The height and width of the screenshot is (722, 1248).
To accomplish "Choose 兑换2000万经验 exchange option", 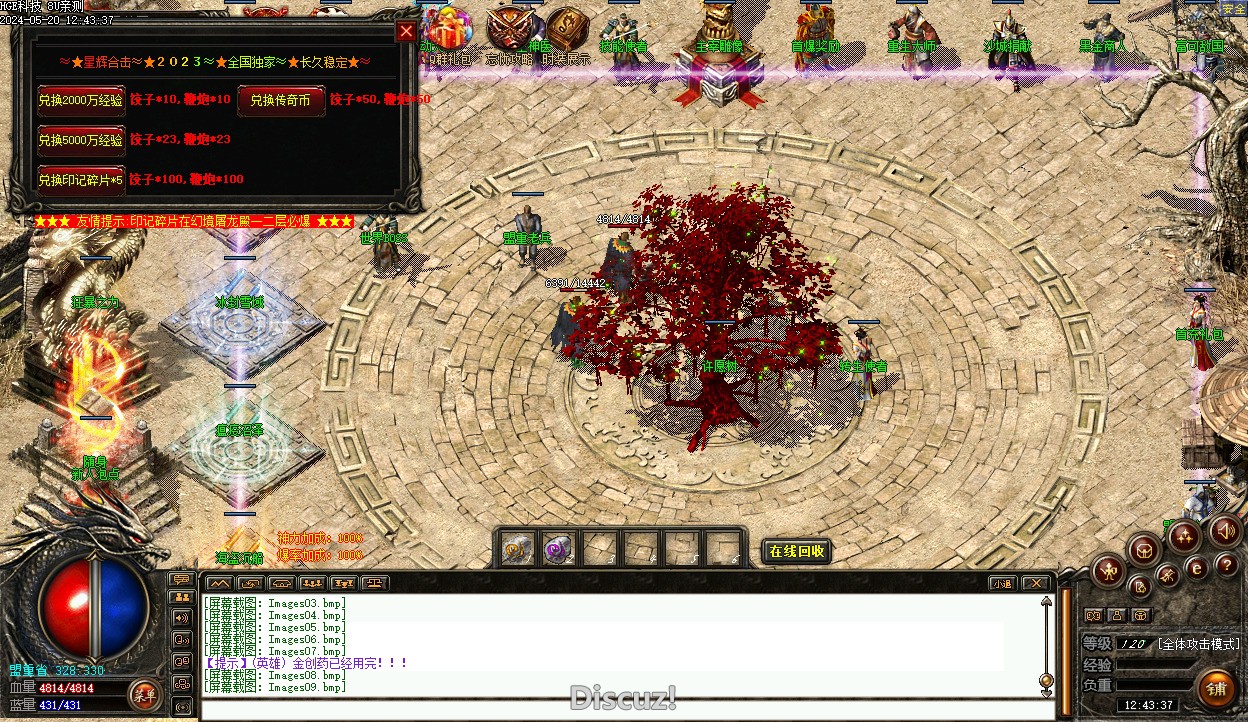I will point(81,100).
